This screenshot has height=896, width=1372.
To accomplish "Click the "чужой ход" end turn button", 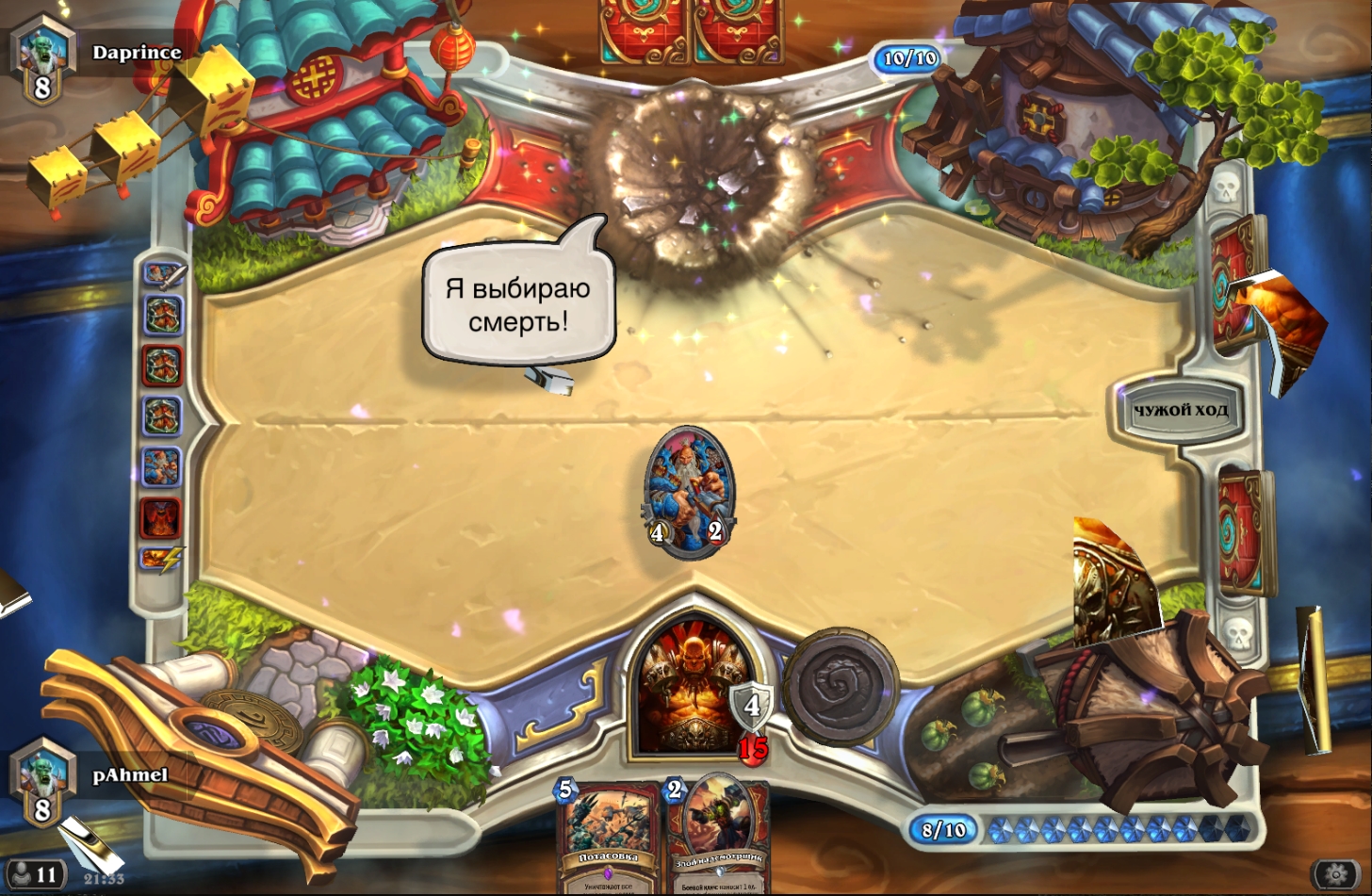I will coord(1180,411).
